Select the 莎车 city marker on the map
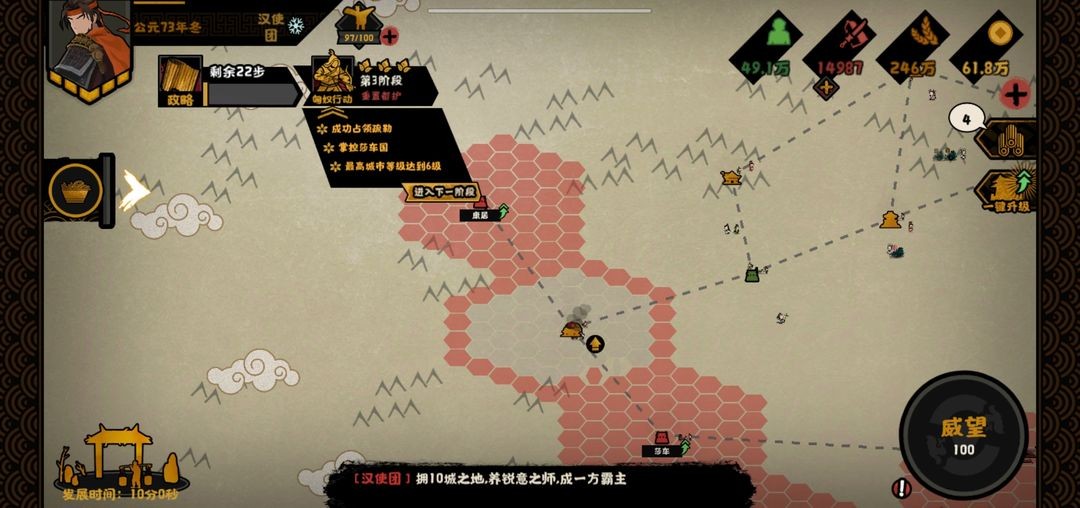 click(x=662, y=441)
